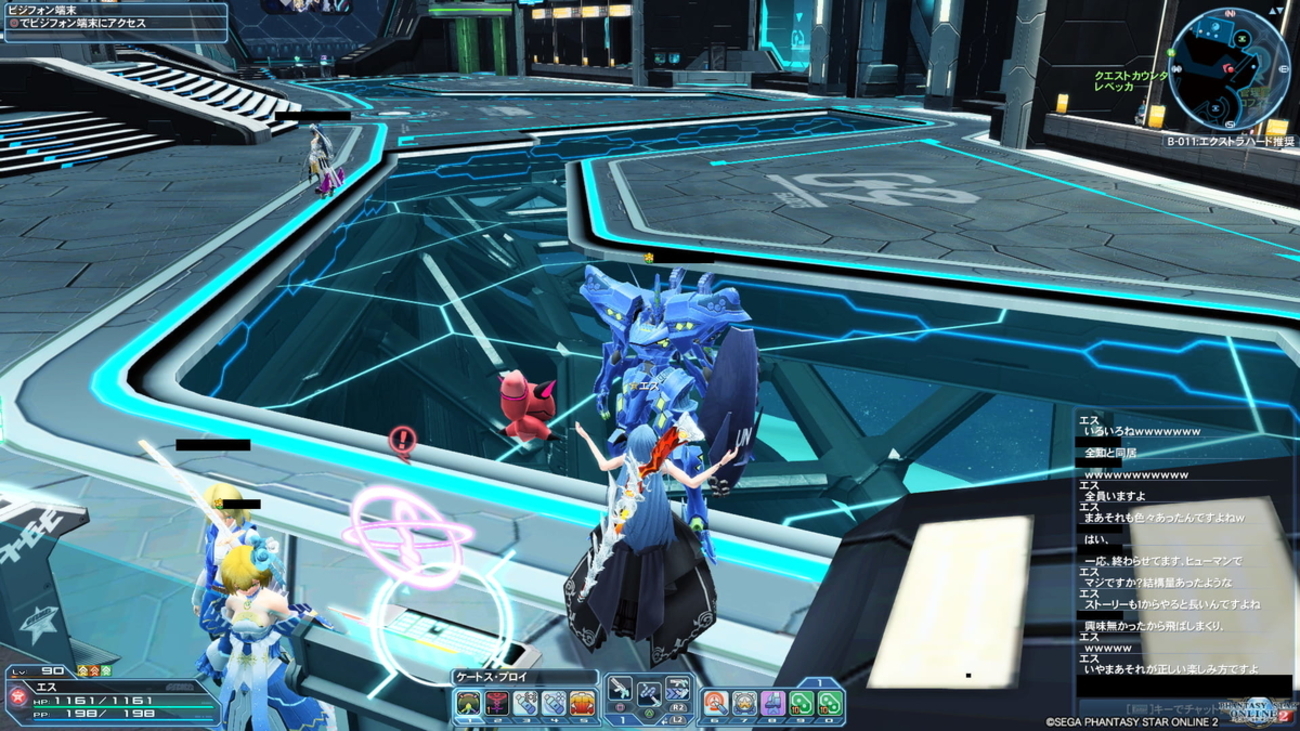The width and height of the screenshot is (1300, 731).
Task: Click the star buff icon in slot 7
Action: [x=742, y=702]
